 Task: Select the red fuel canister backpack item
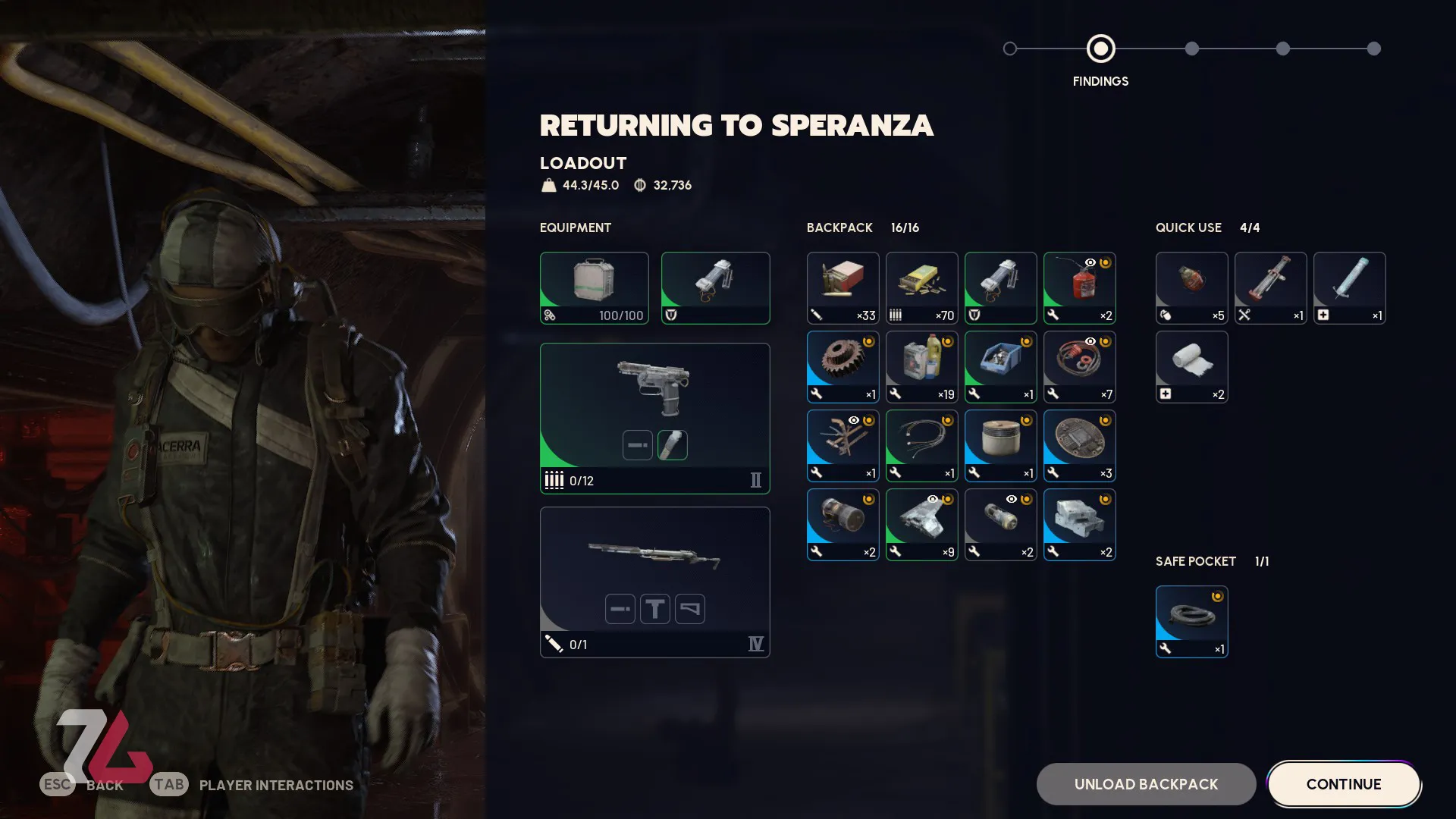coord(1079,288)
